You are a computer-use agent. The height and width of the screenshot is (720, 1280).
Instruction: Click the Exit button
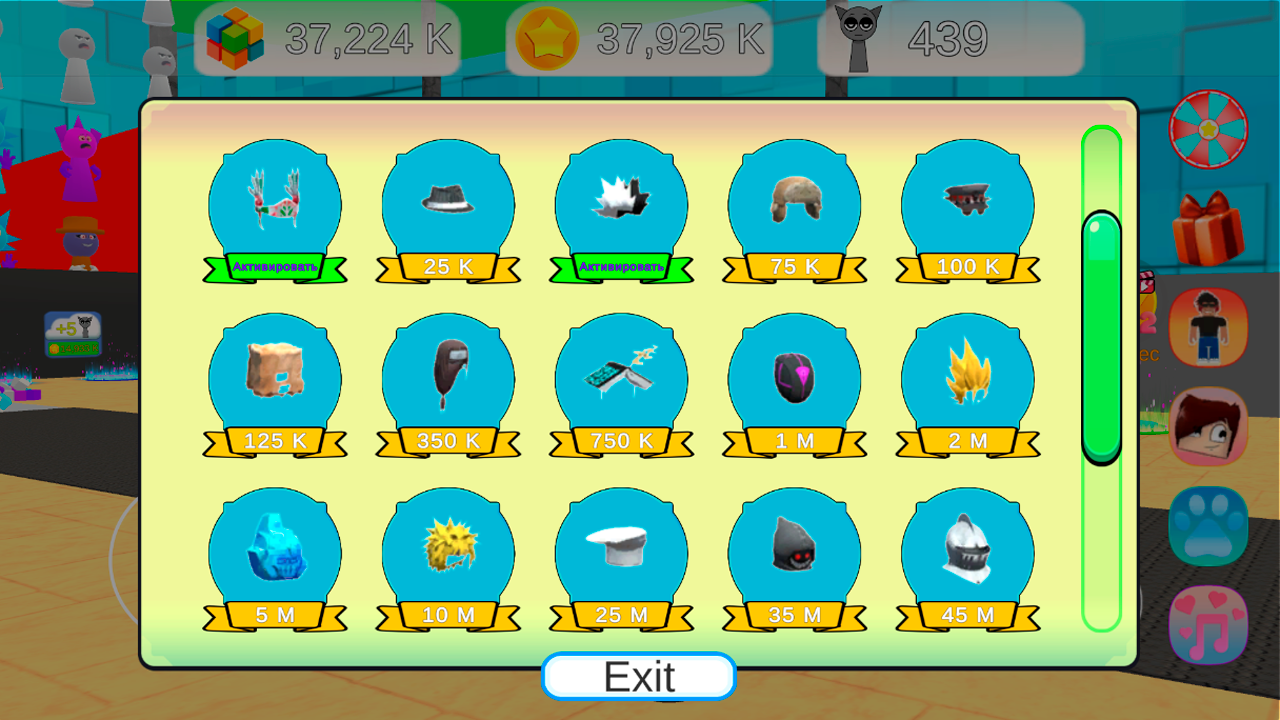pyautogui.click(x=639, y=675)
